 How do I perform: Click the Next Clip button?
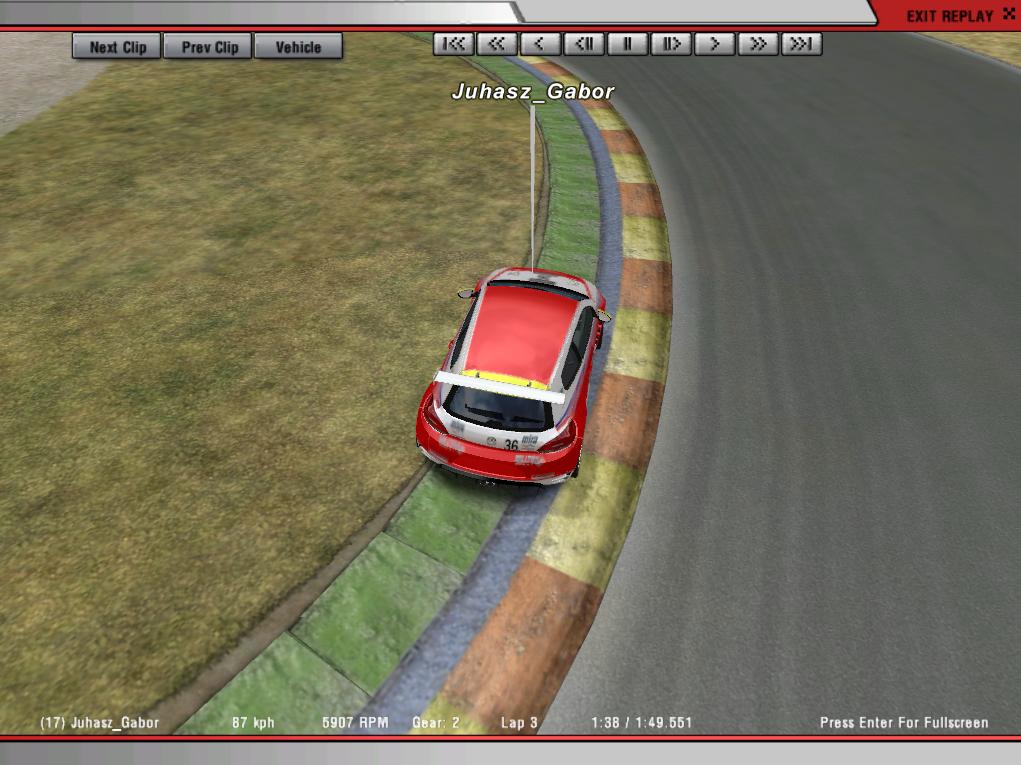[x=117, y=47]
